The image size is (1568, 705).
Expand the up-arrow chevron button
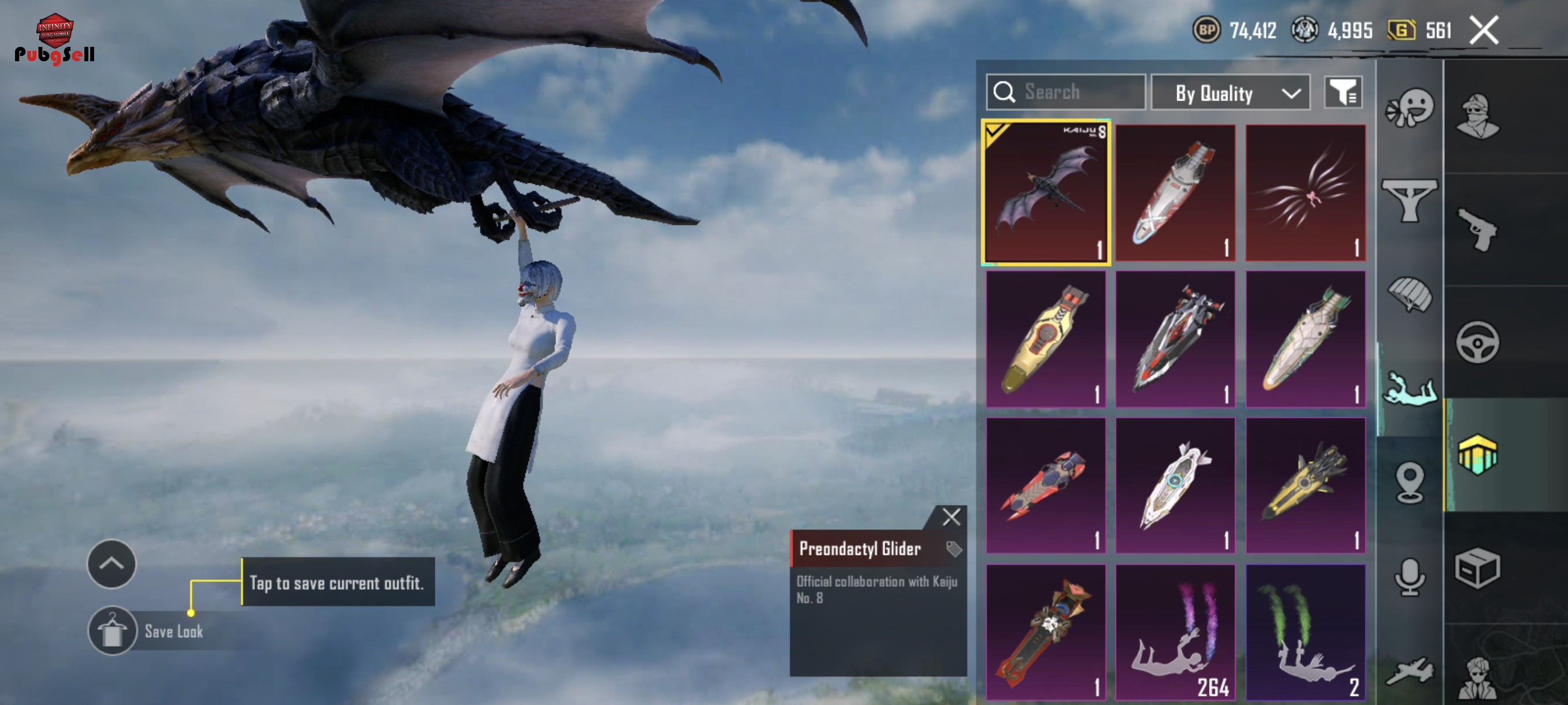(112, 564)
